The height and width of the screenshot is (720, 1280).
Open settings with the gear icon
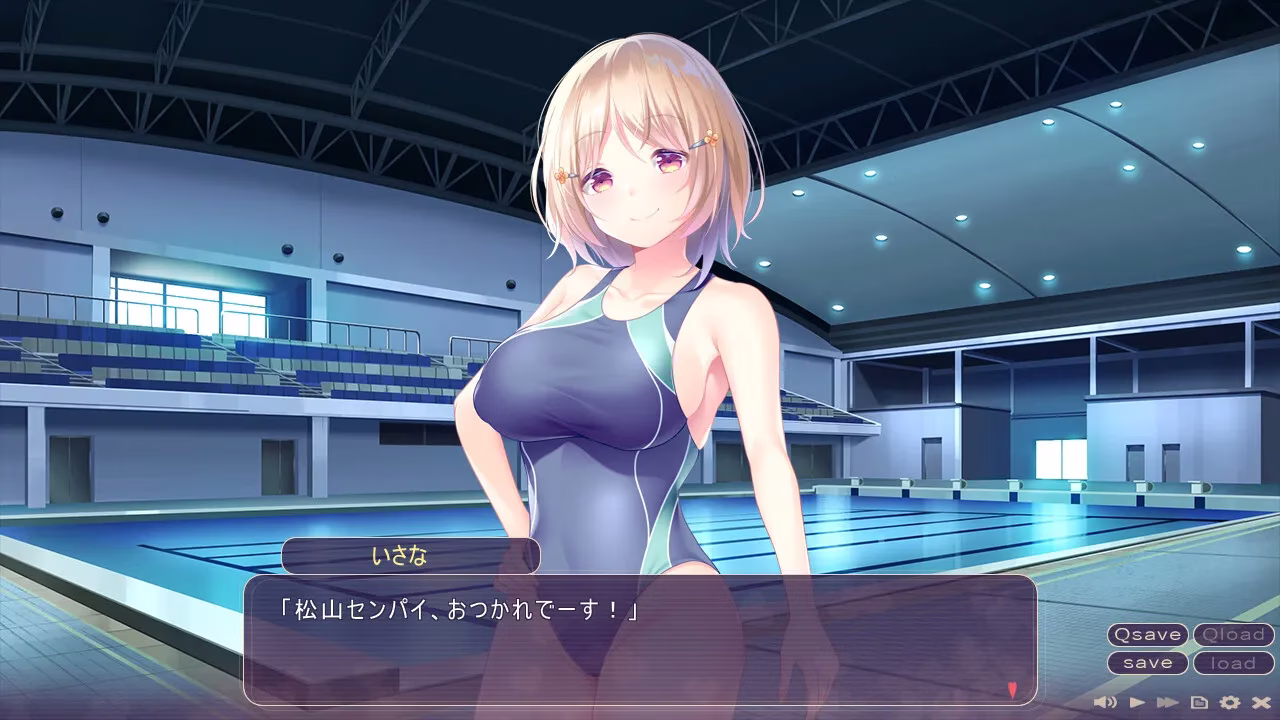(1229, 702)
